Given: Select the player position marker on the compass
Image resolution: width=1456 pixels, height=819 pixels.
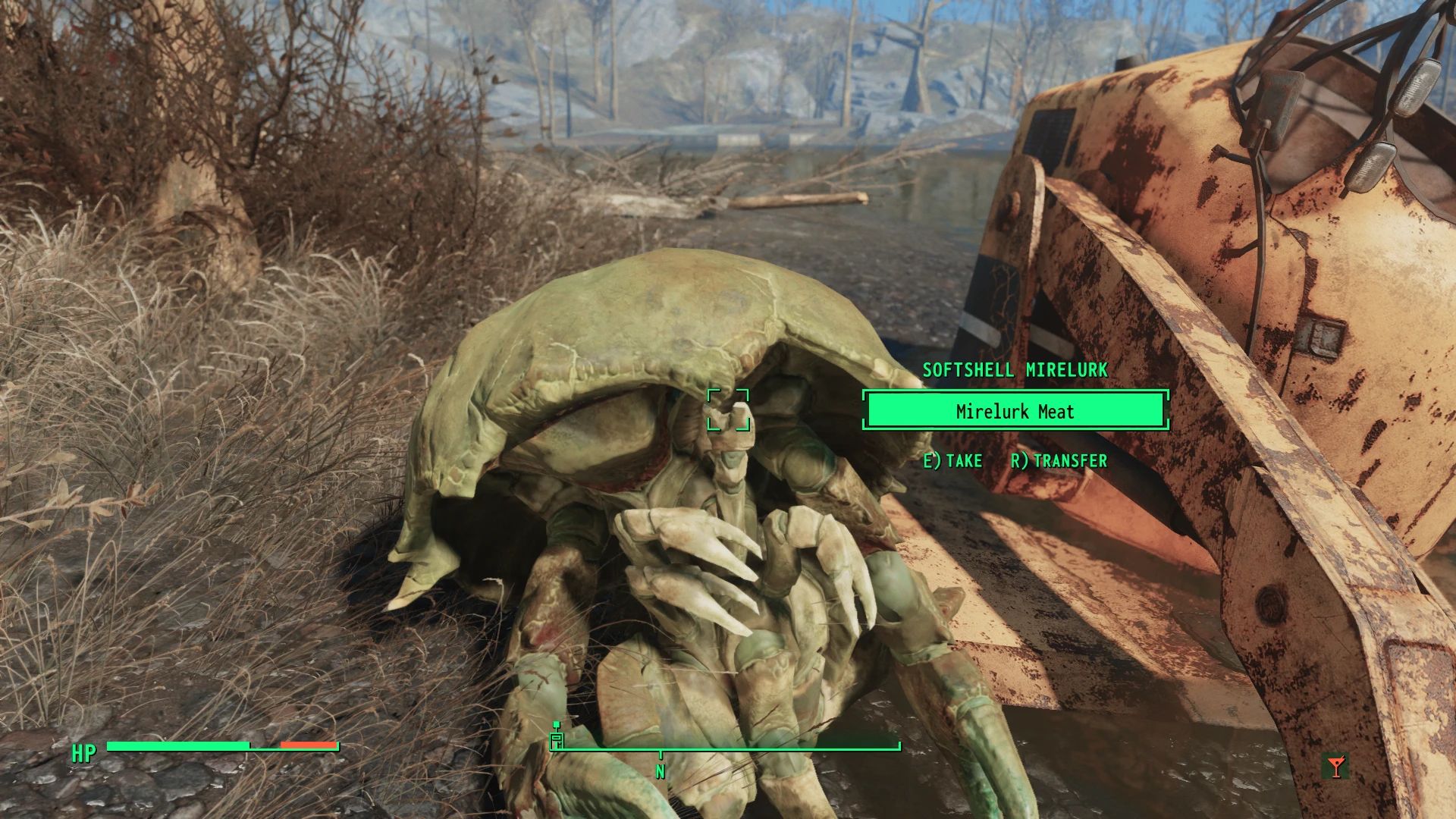Looking at the screenshot, I should 558,741.
